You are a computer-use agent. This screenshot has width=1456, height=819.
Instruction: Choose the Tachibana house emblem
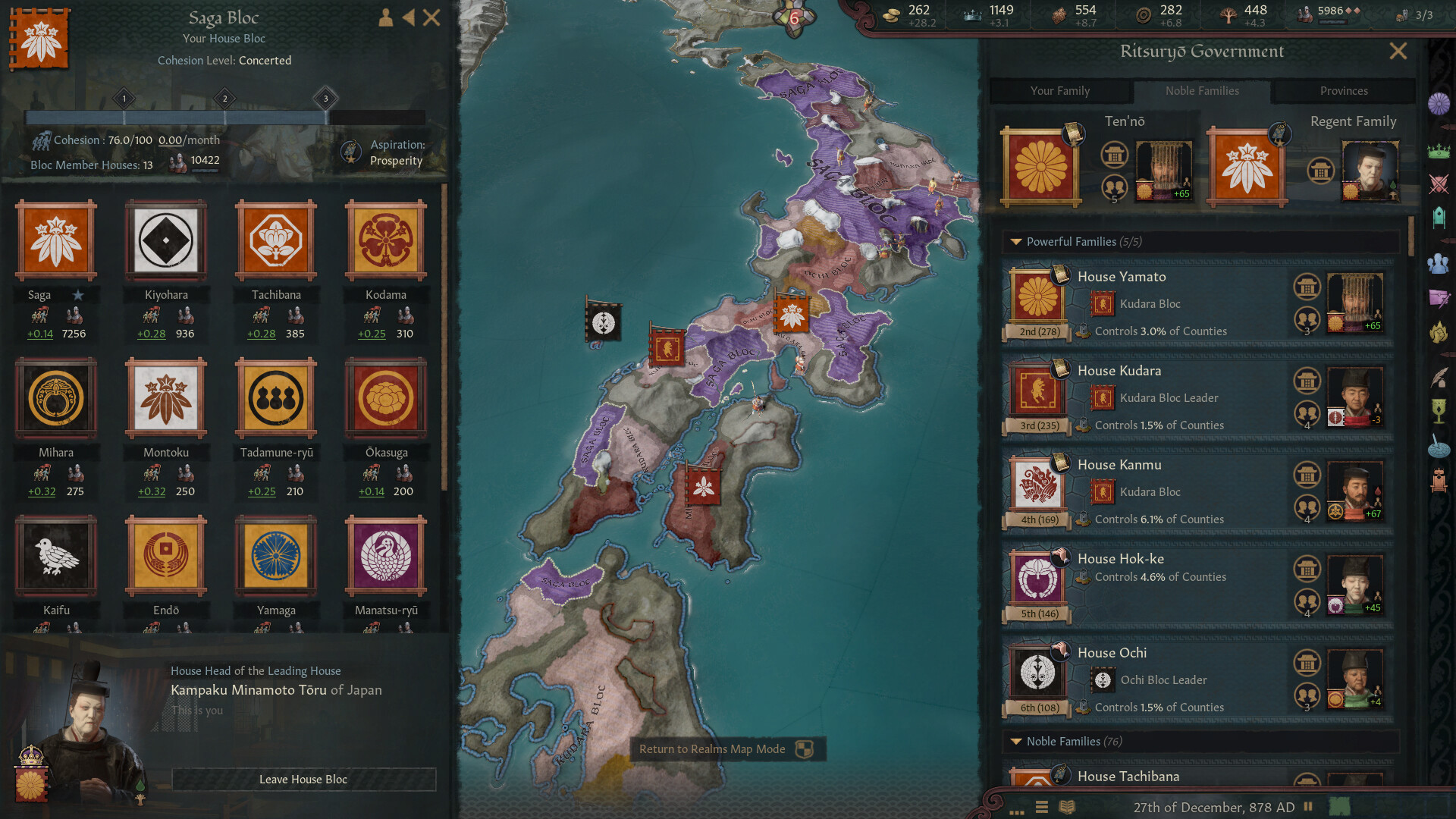[276, 241]
